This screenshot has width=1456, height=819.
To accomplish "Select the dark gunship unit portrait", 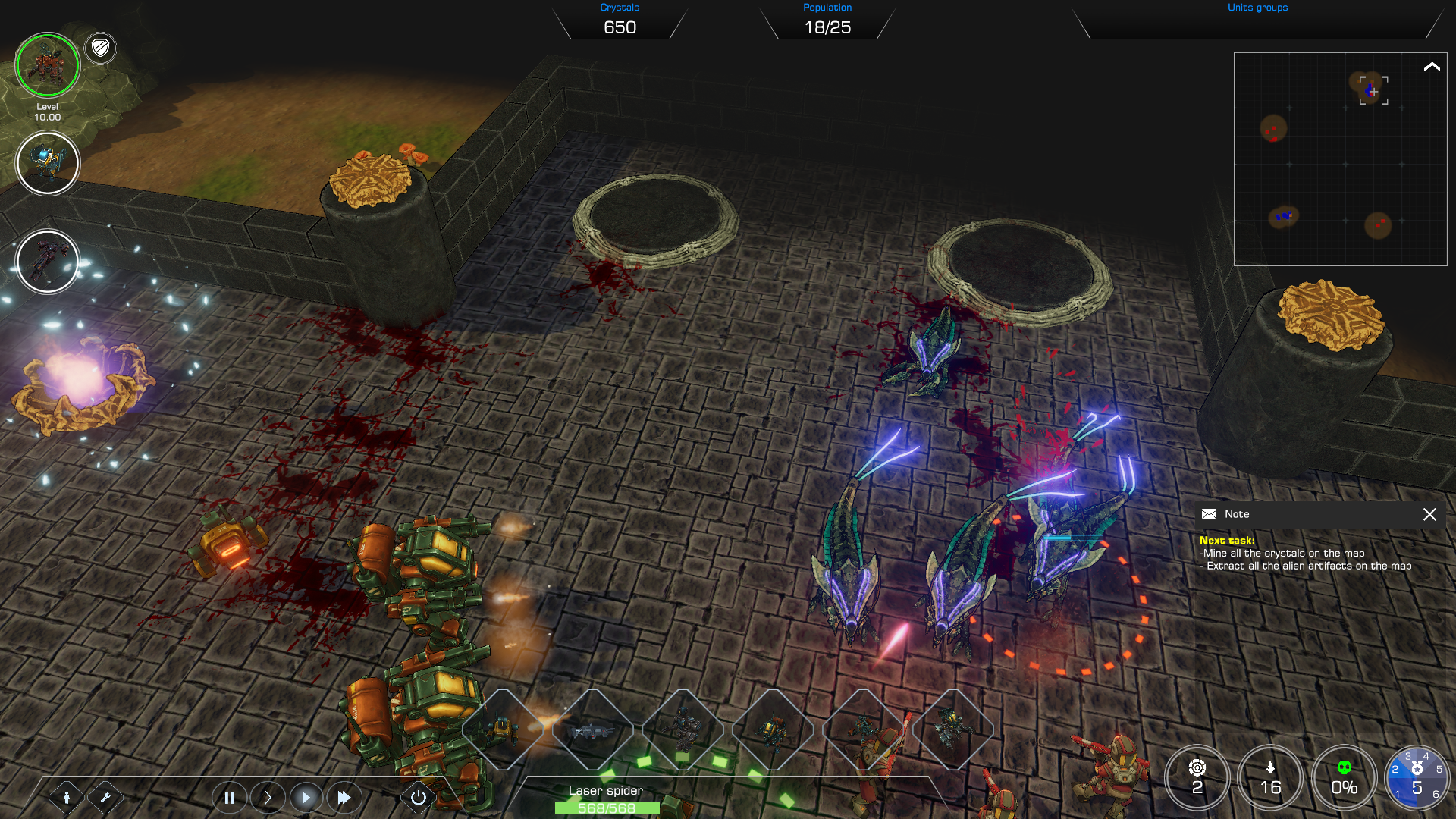I will tap(47, 262).
